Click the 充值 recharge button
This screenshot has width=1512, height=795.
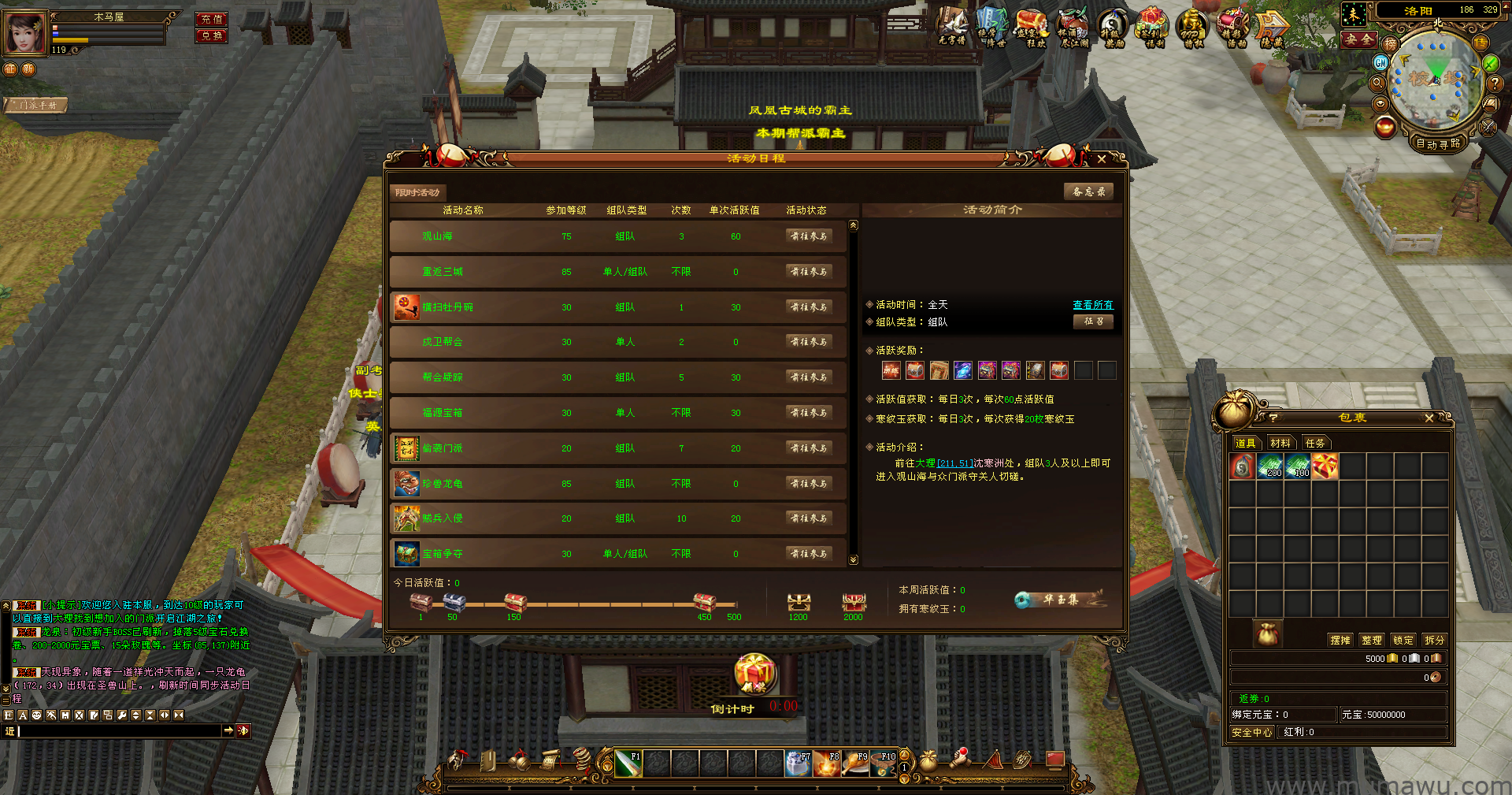click(x=211, y=19)
